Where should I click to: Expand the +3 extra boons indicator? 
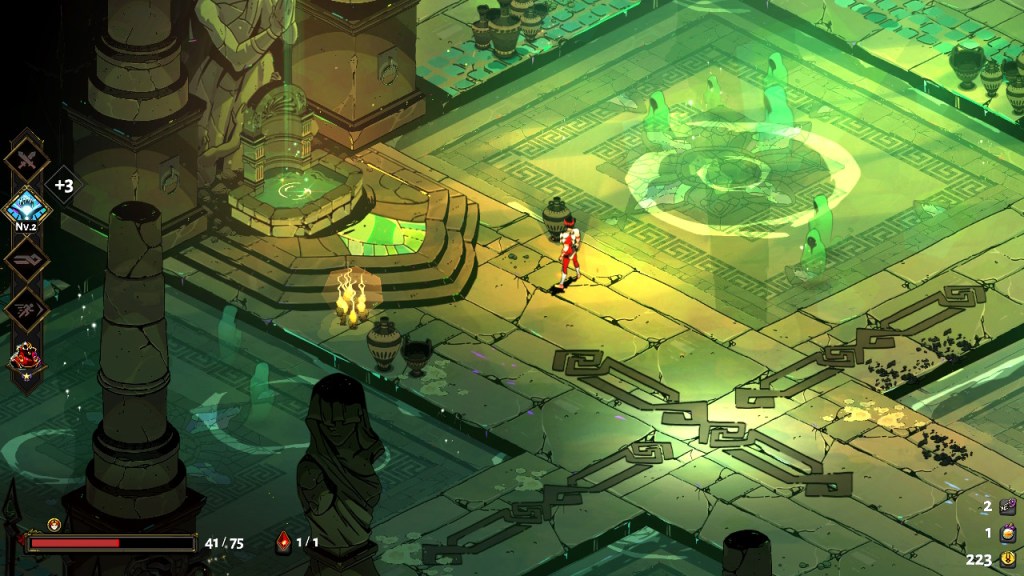[x=63, y=186]
